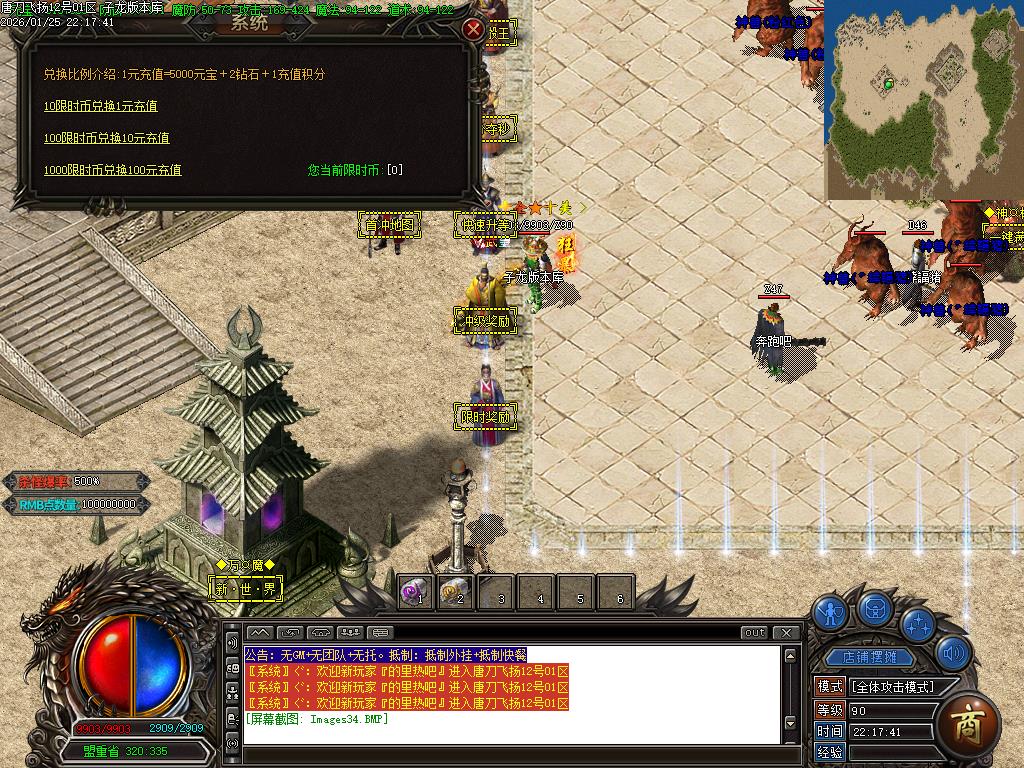Toggle the 模式 attack mode button

tap(830, 687)
